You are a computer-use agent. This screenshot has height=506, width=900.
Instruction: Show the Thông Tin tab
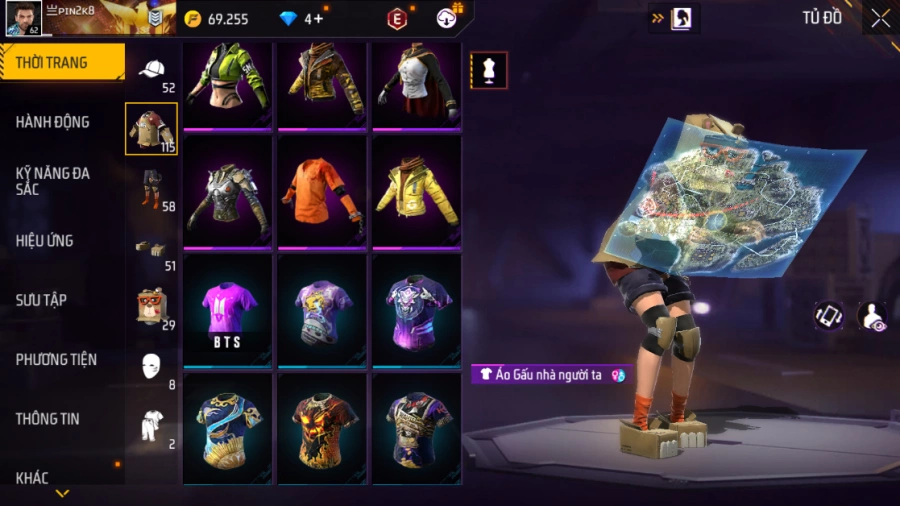point(48,419)
